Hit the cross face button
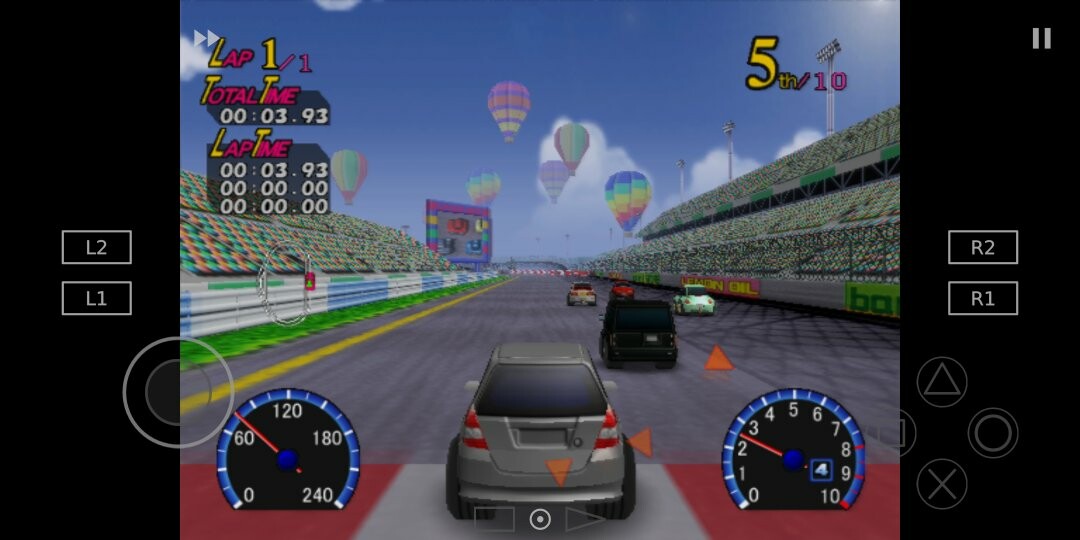 click(942, 484)
